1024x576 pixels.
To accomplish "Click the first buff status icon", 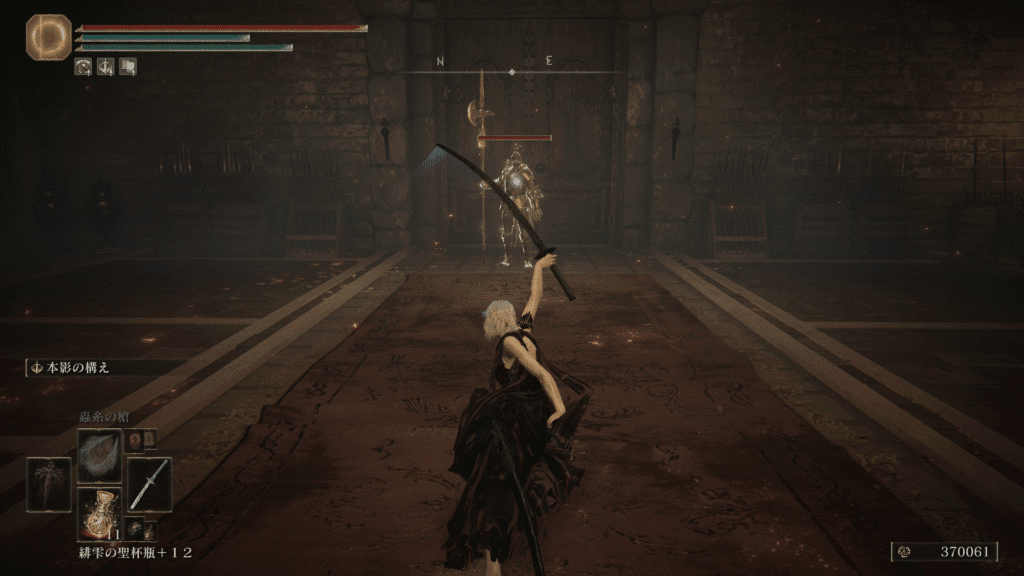I will coord(84,67).
